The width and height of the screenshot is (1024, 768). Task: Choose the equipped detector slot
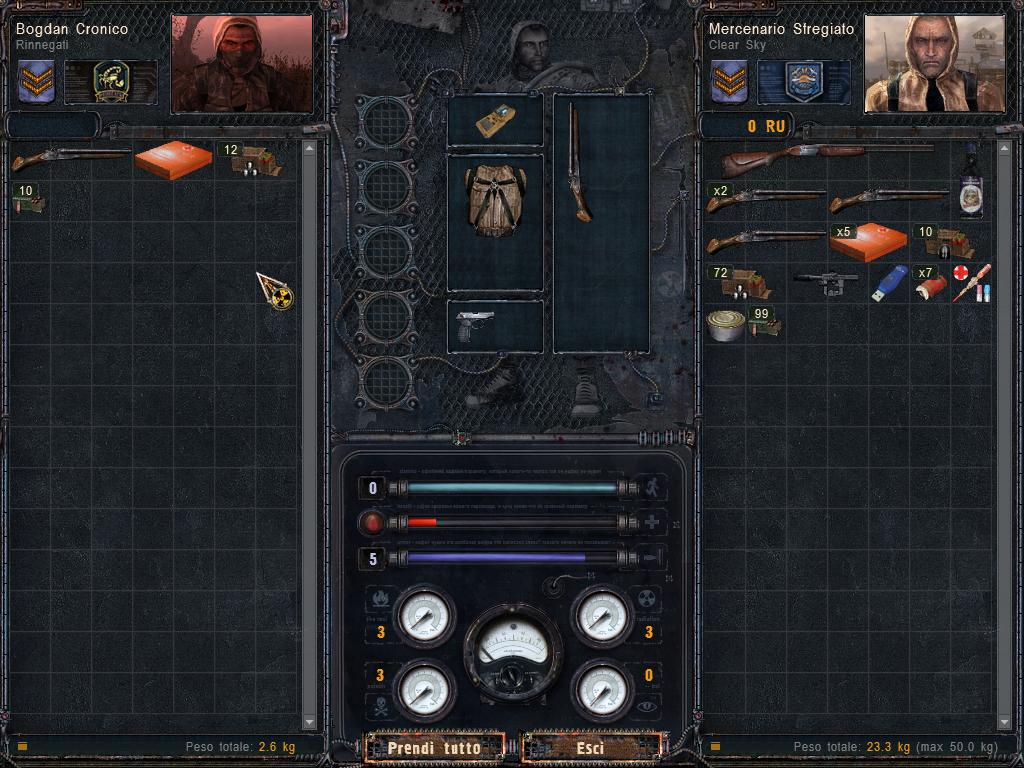(495, 121)
